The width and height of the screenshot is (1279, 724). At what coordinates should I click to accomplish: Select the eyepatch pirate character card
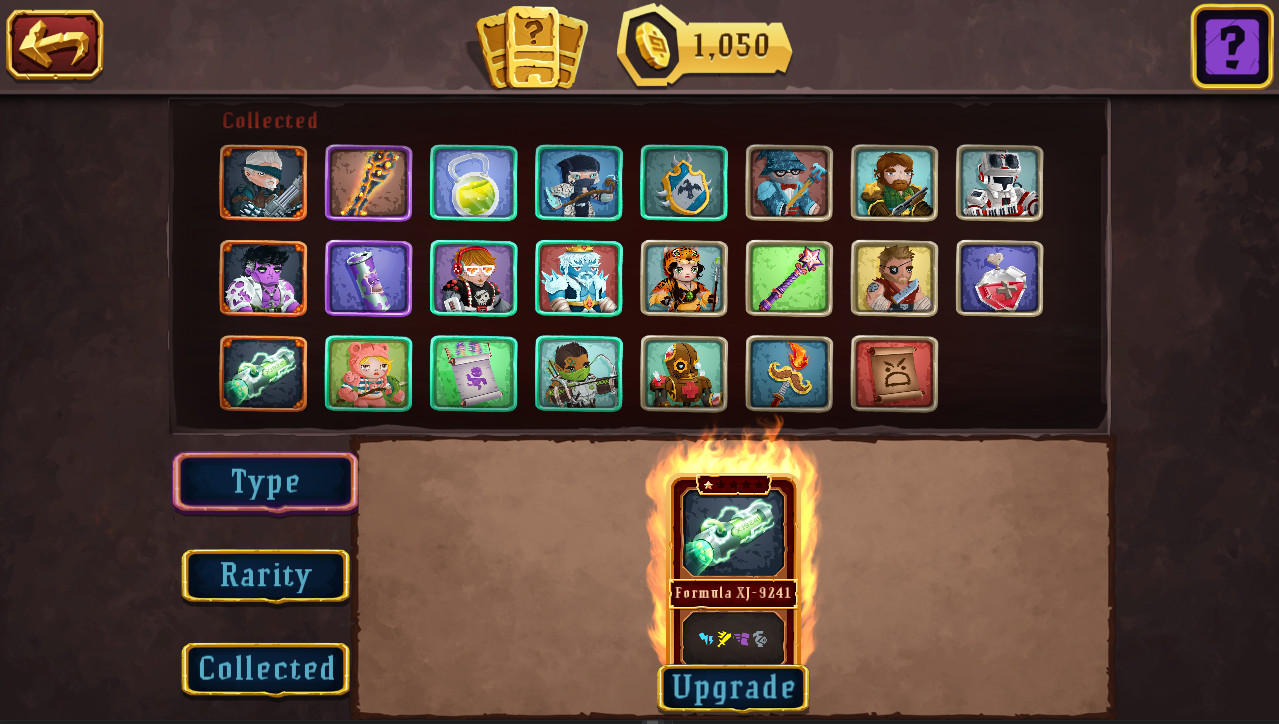click(x=894, y=278)
